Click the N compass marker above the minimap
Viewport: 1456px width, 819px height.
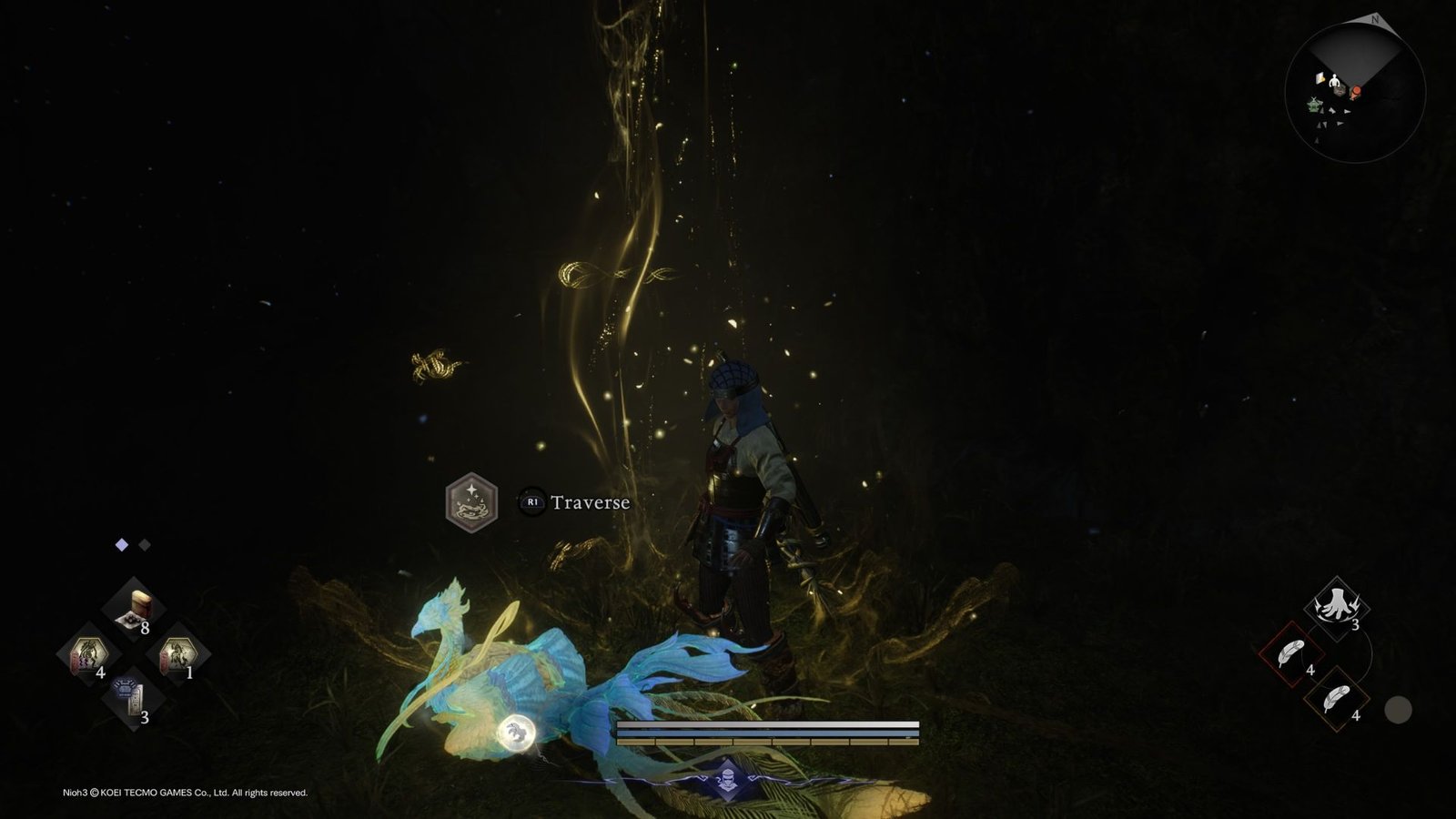click(x=1375, y=19)
